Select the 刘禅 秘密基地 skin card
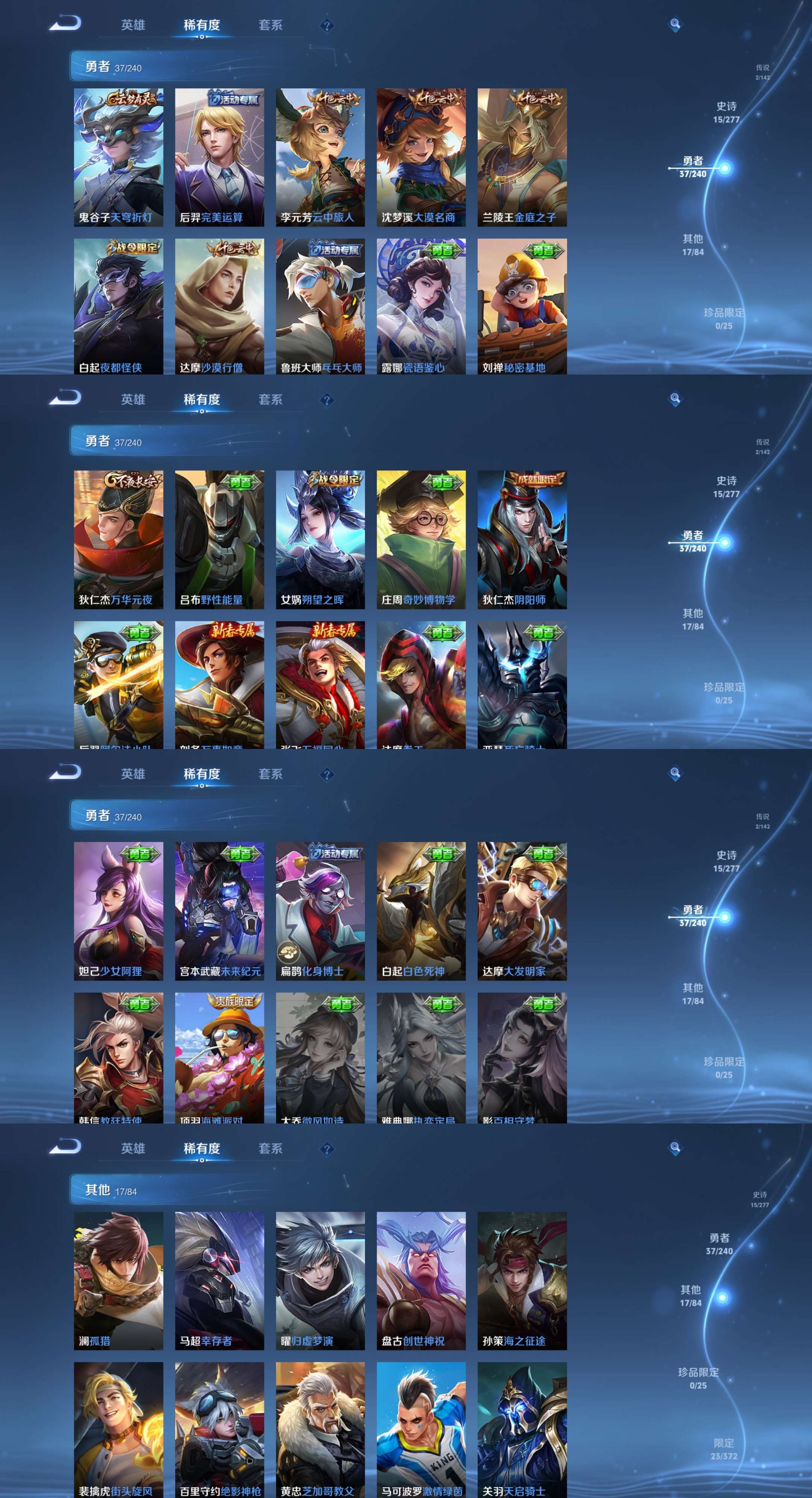The image size is (812, 1498). [x=522, y=306]
